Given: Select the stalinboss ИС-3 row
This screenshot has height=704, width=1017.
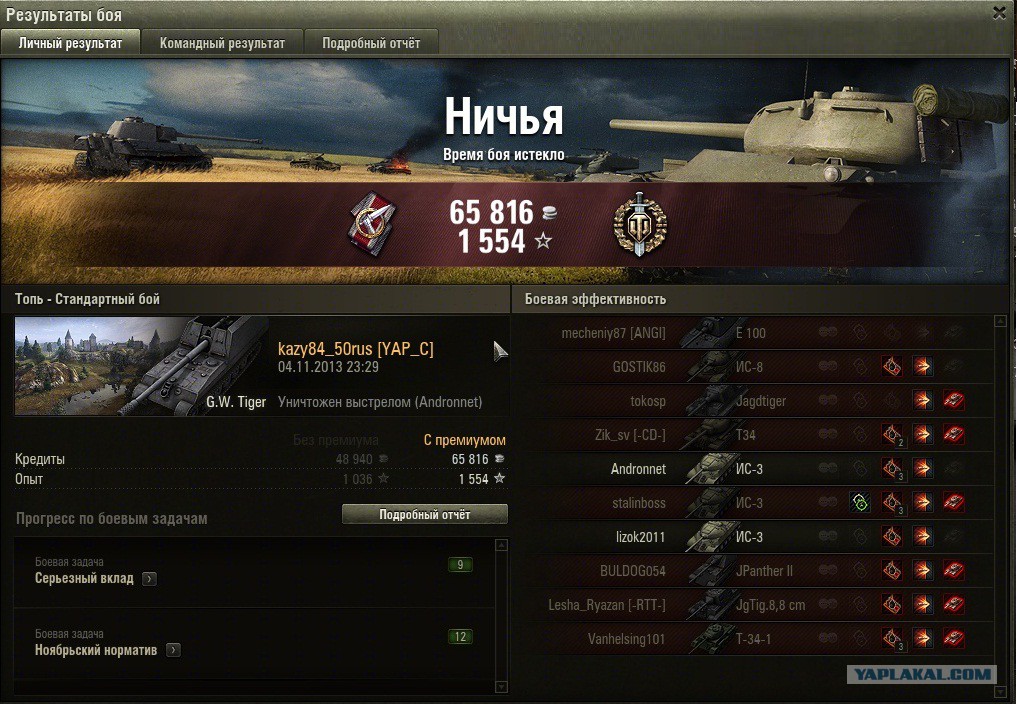Looking at the screenshot, I should coord(750,503).
